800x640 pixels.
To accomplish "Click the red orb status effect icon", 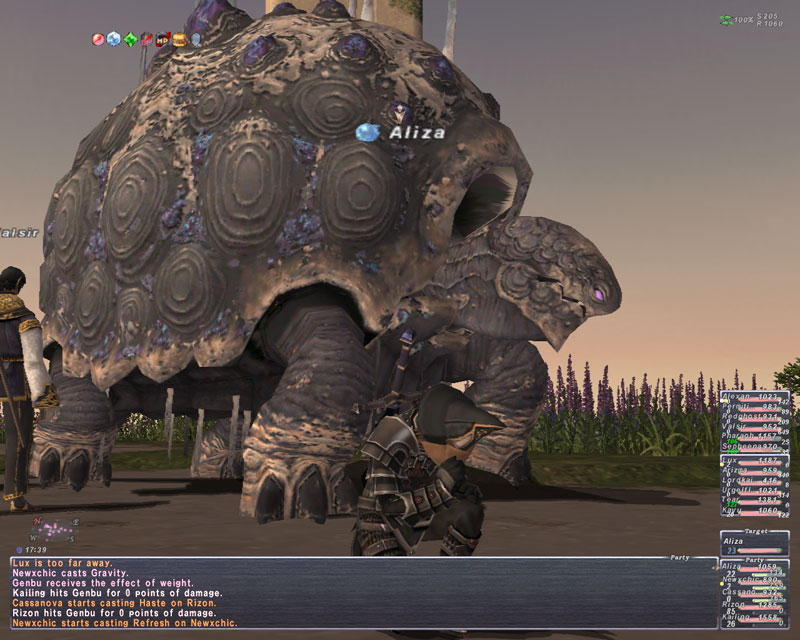I will tap(97, 40).
